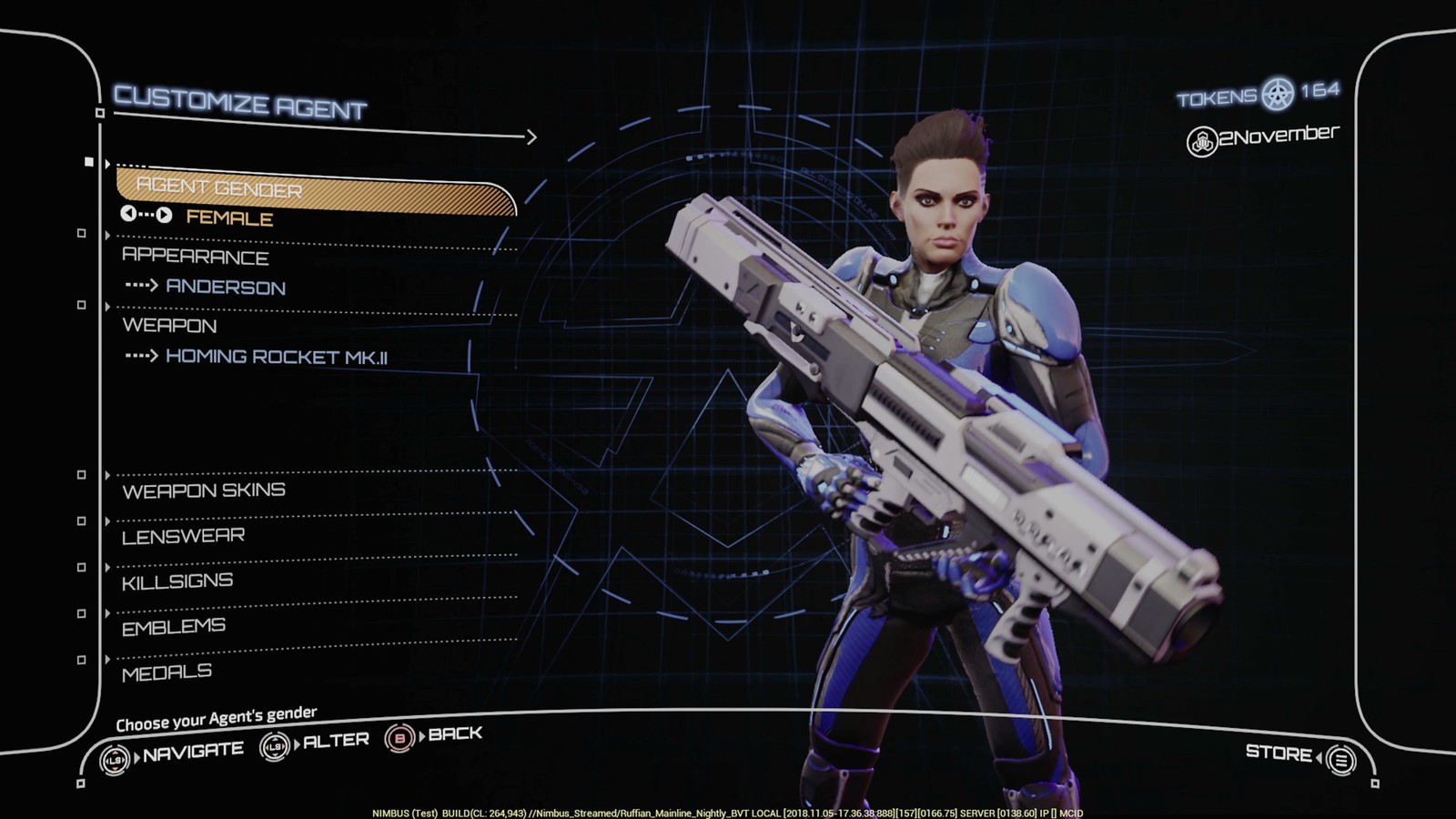
Task: Click the 2November player profile name
Action: [x=1277, y=136]
